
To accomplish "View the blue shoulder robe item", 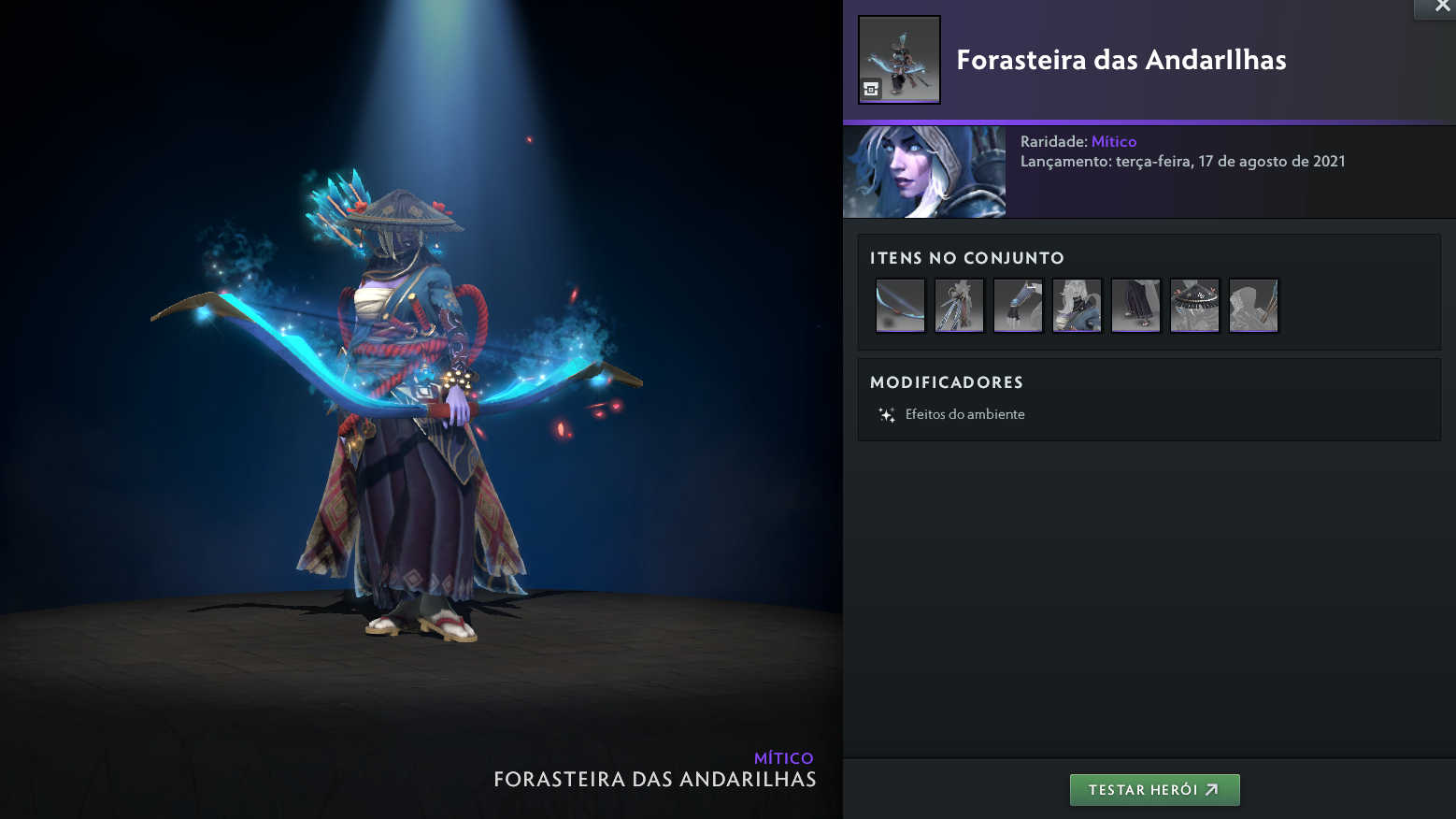I will pyautogui.click(x=1077, y=305).
